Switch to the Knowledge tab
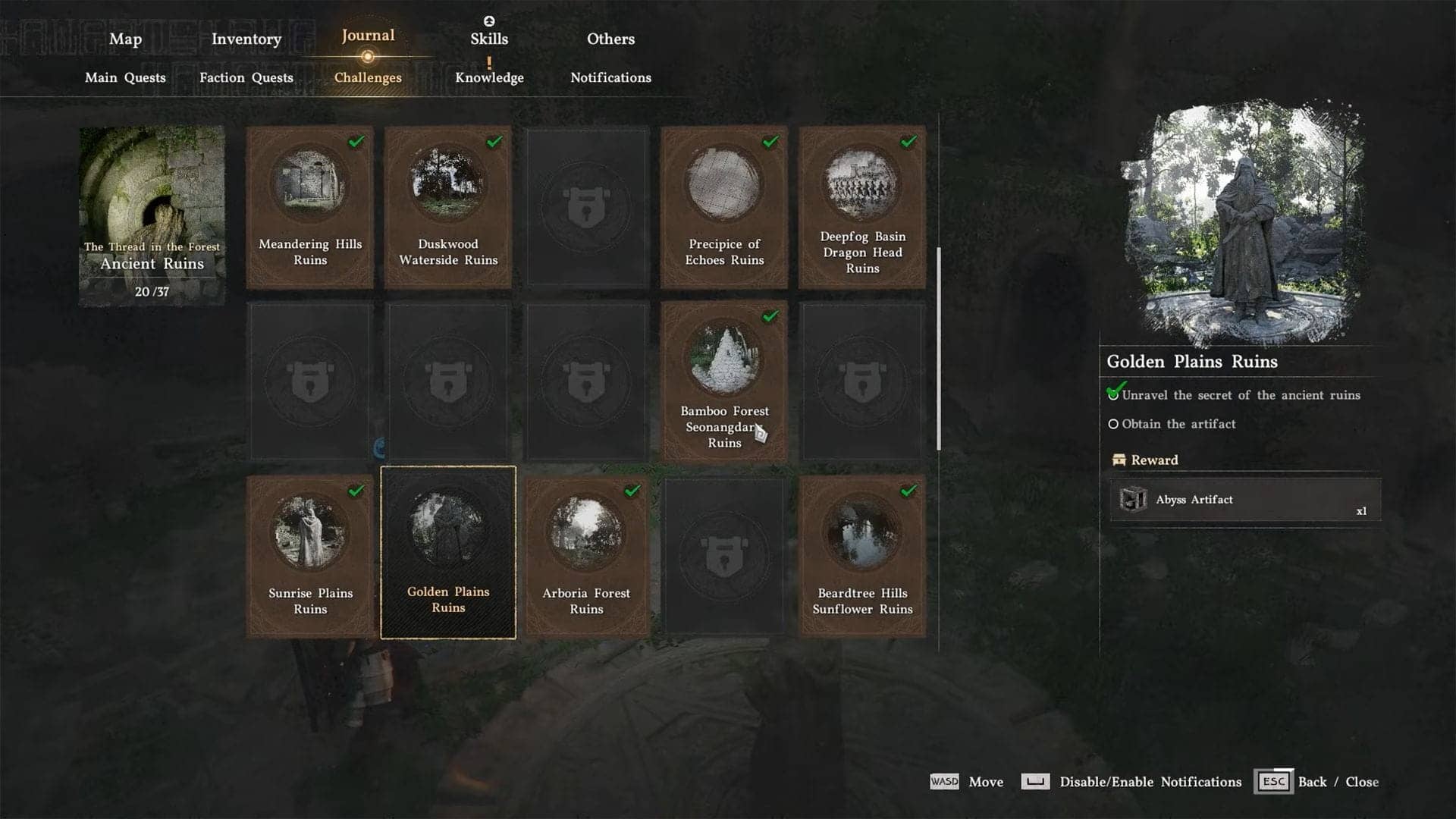 488,77
